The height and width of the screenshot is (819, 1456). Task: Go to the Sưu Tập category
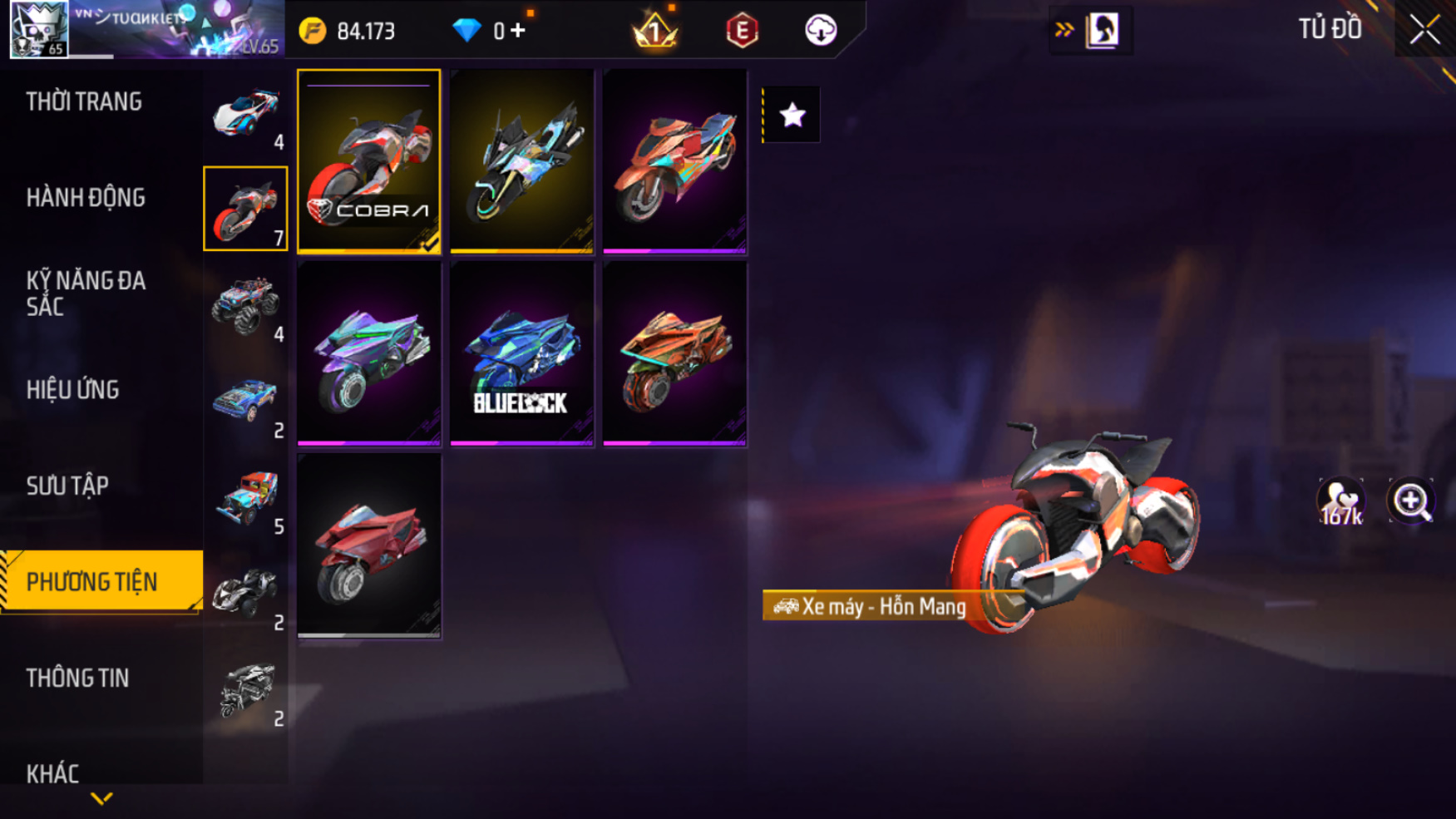coord(67,486)
